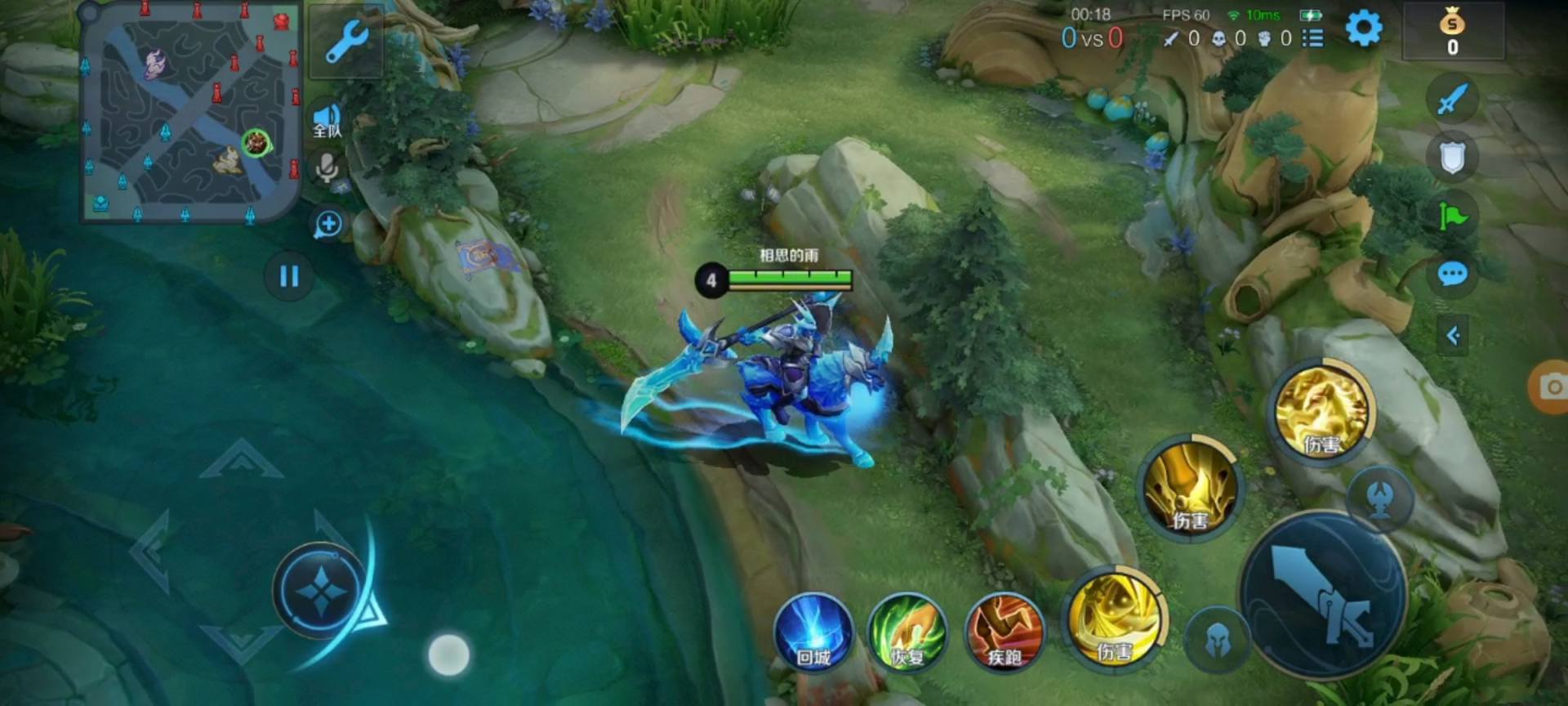
Task: Toggle the microphone icon
Action: (x=327, y=168)
